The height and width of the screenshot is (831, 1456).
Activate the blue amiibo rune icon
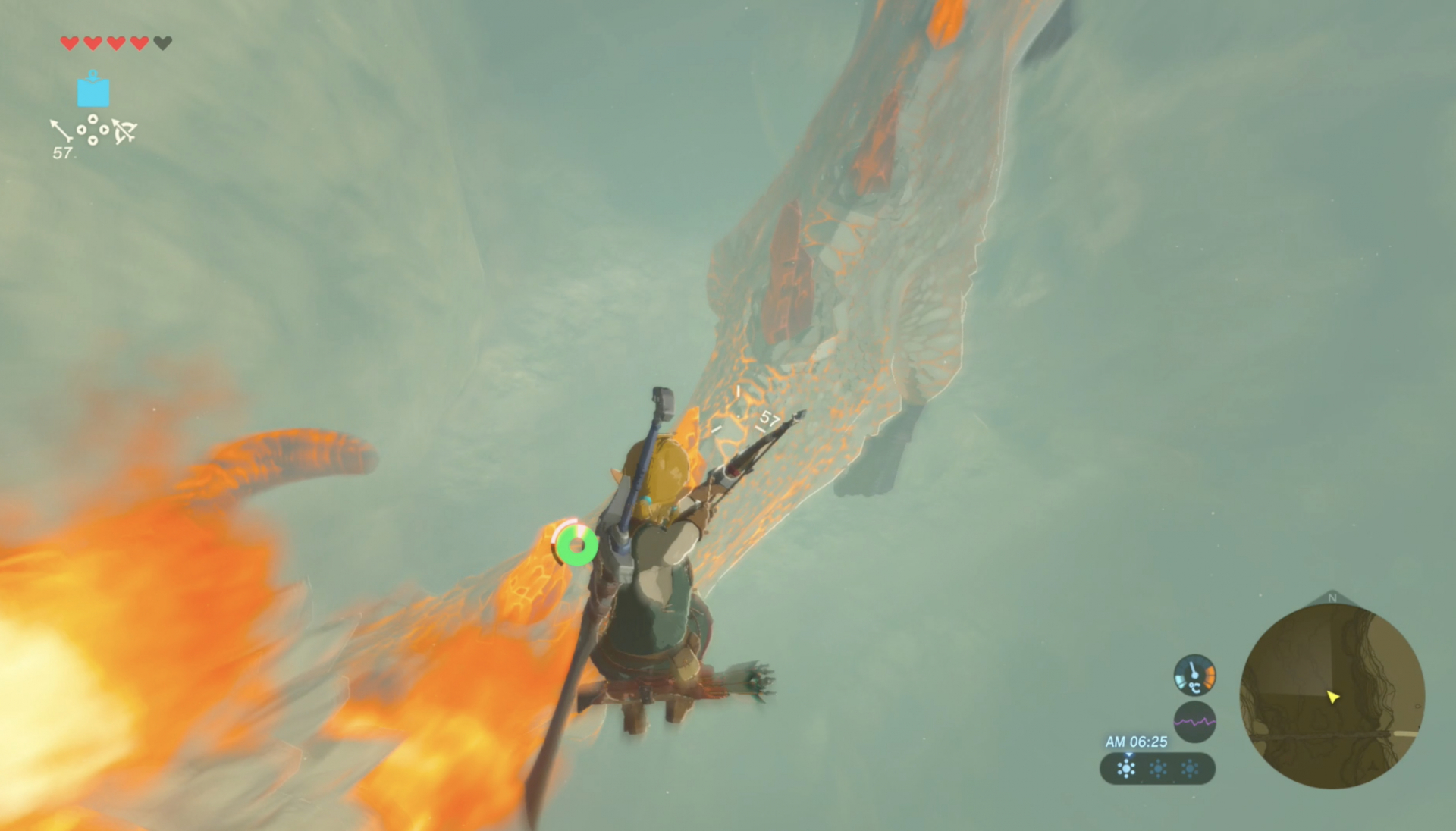tap(93, 90)
